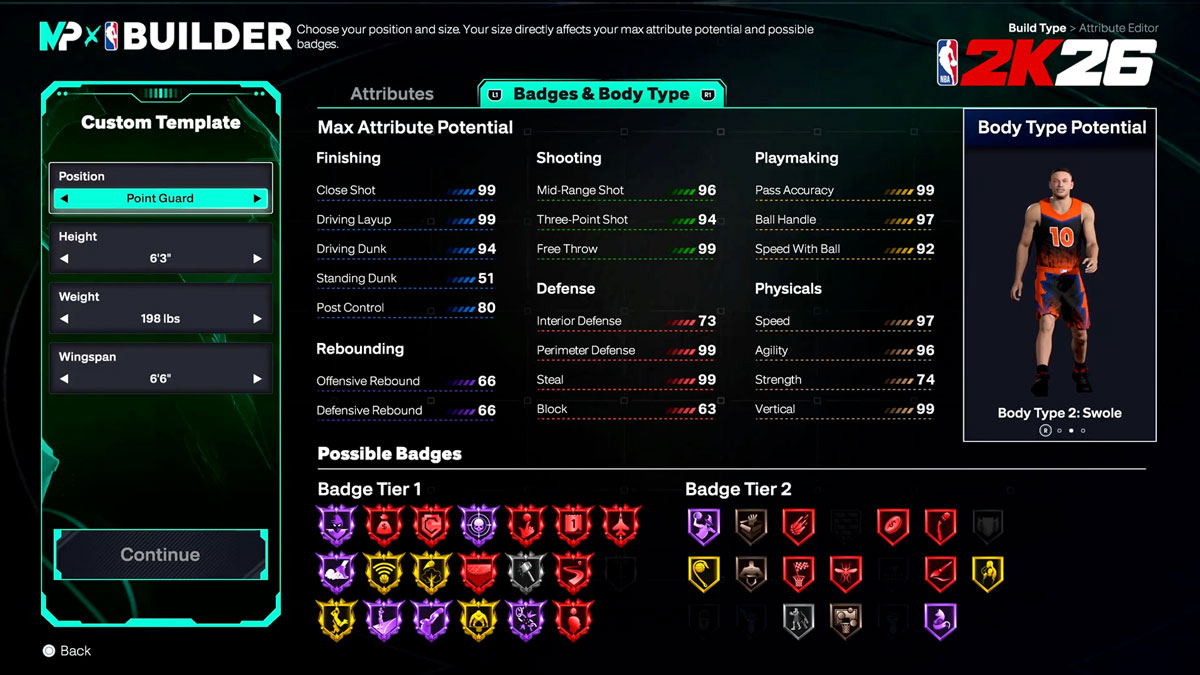Viewport: 1200px width, 675px height.
Task: Extend Wingspan with the right arrow
Action: point(257,379)
